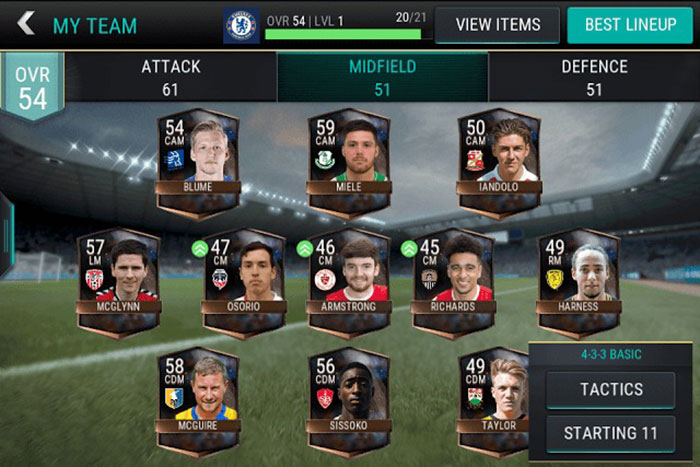Show the Defence tab
The width and height of the screenshot is (700, 467).
pyautogui.click(x=594, y=77)
